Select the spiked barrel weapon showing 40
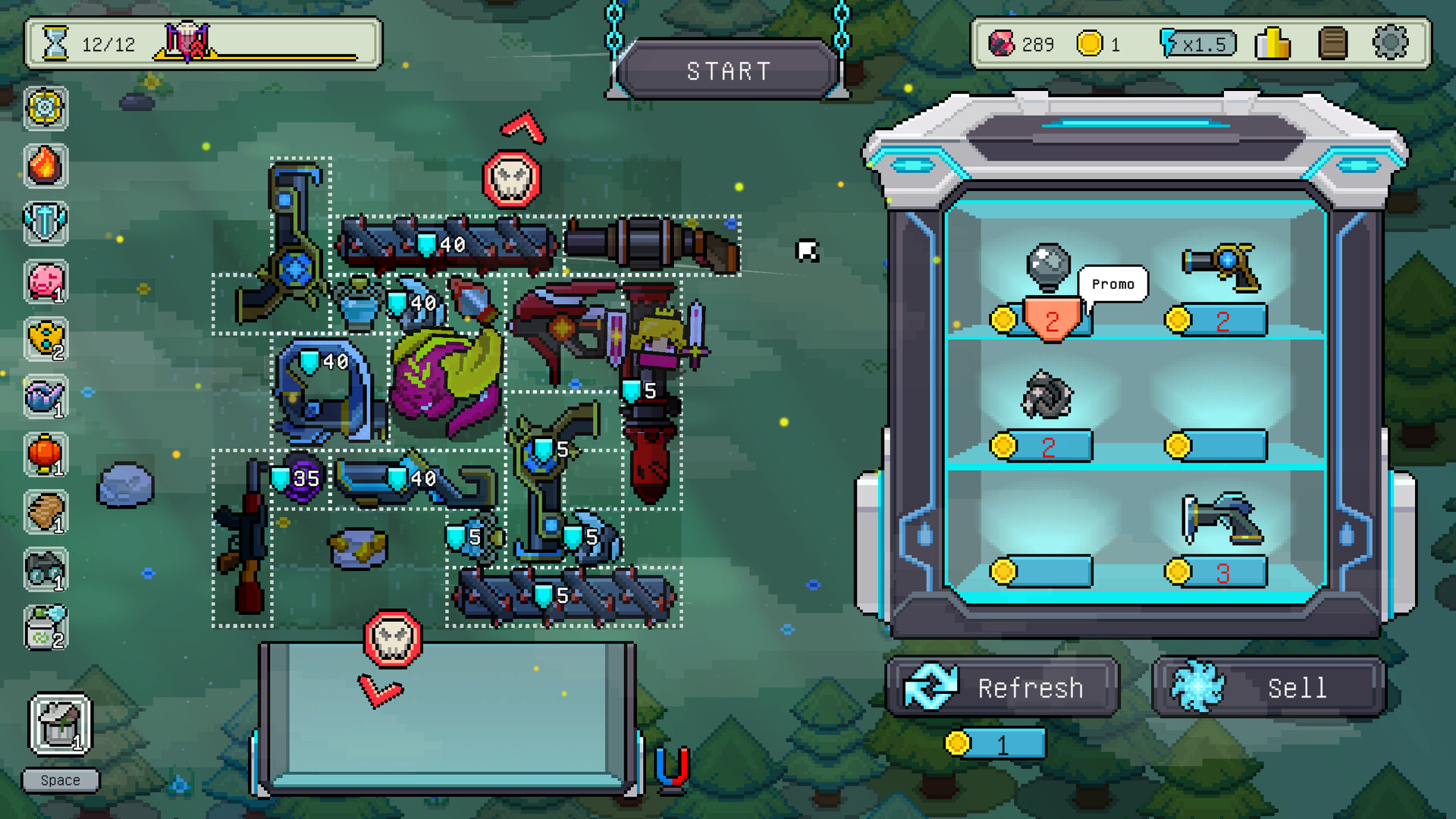Image resolution: width=1456 pixels, height=819 pixels. coord(447,244)
